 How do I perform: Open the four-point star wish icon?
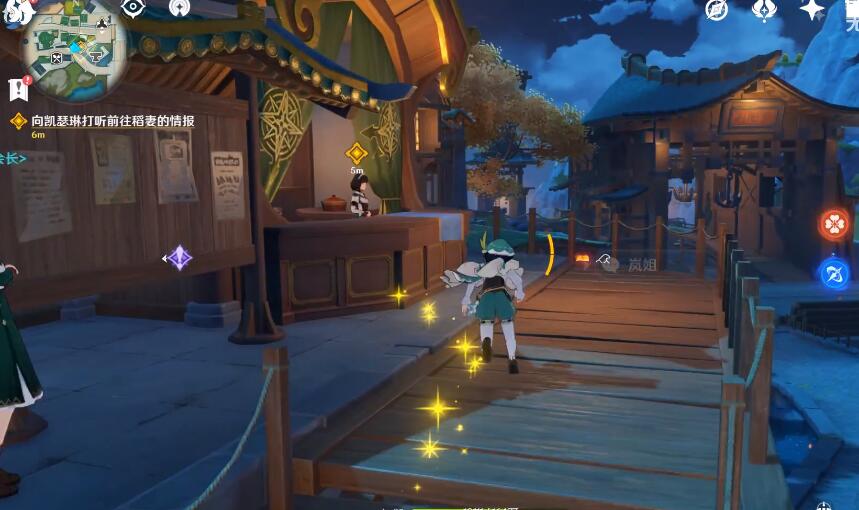[812, 9]
